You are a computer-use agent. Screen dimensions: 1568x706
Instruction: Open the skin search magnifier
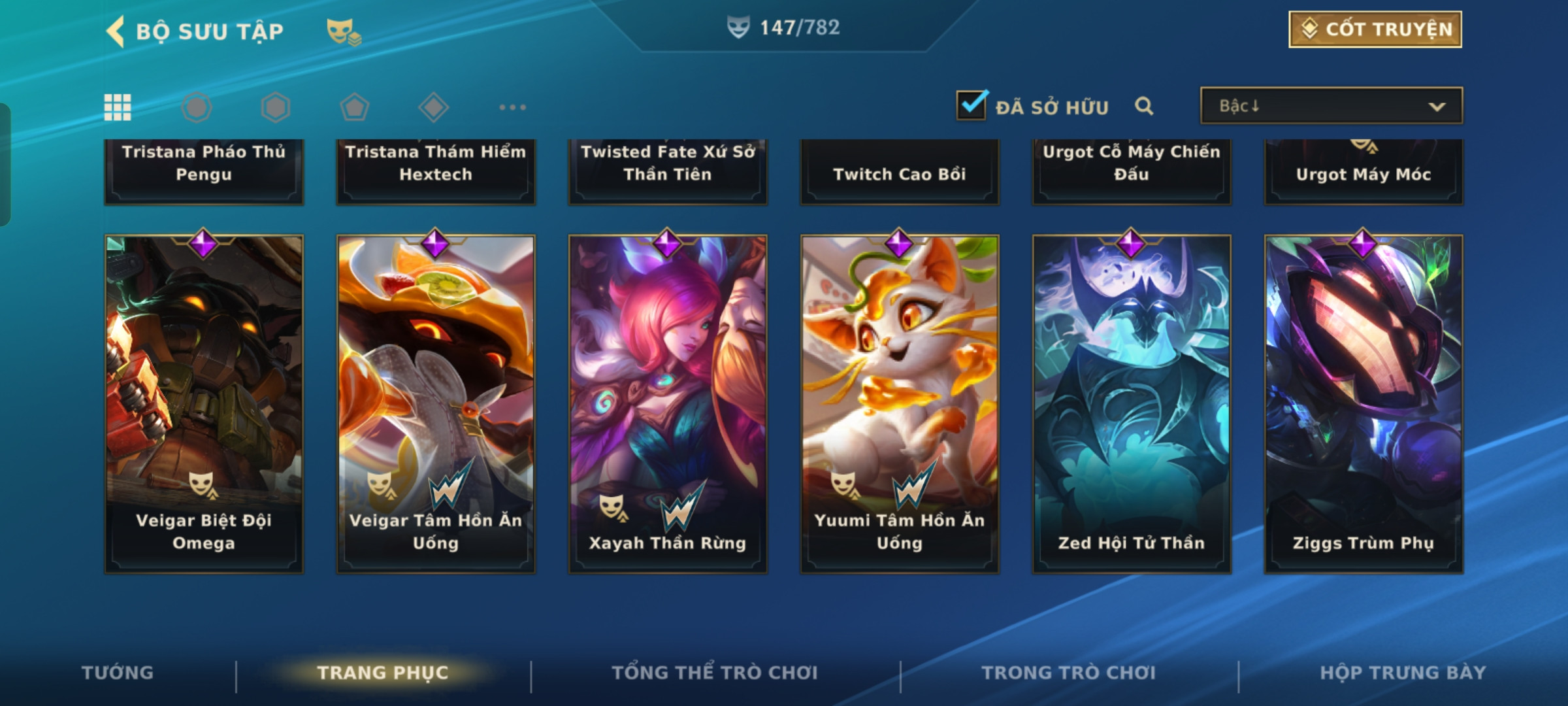1144,106
